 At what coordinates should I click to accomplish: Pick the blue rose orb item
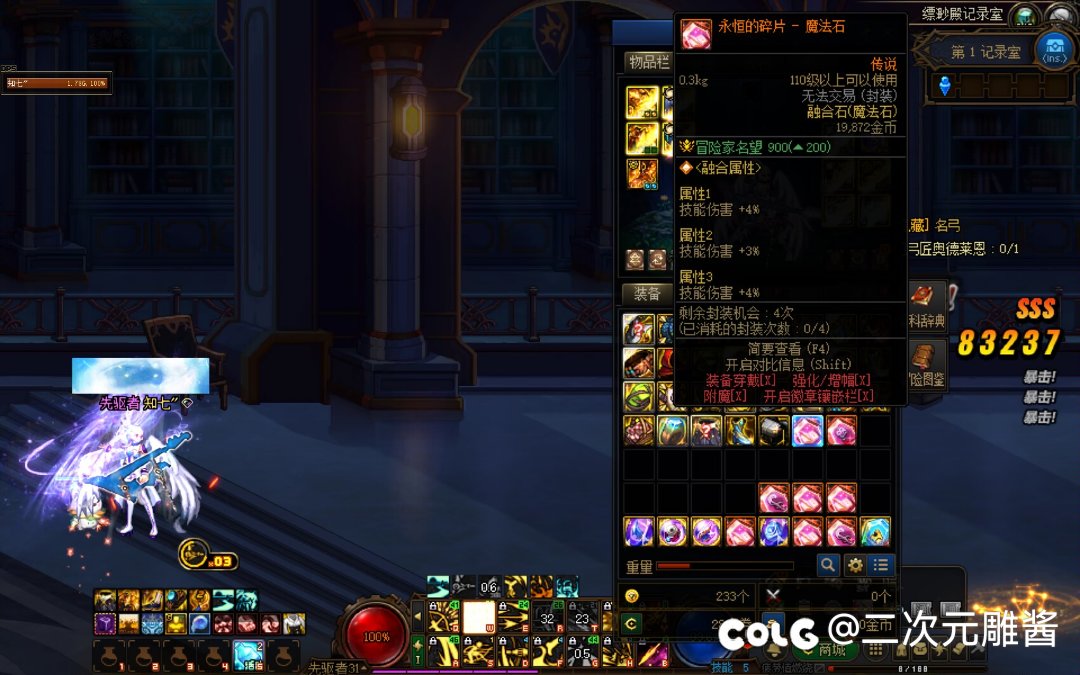(774, 532)
